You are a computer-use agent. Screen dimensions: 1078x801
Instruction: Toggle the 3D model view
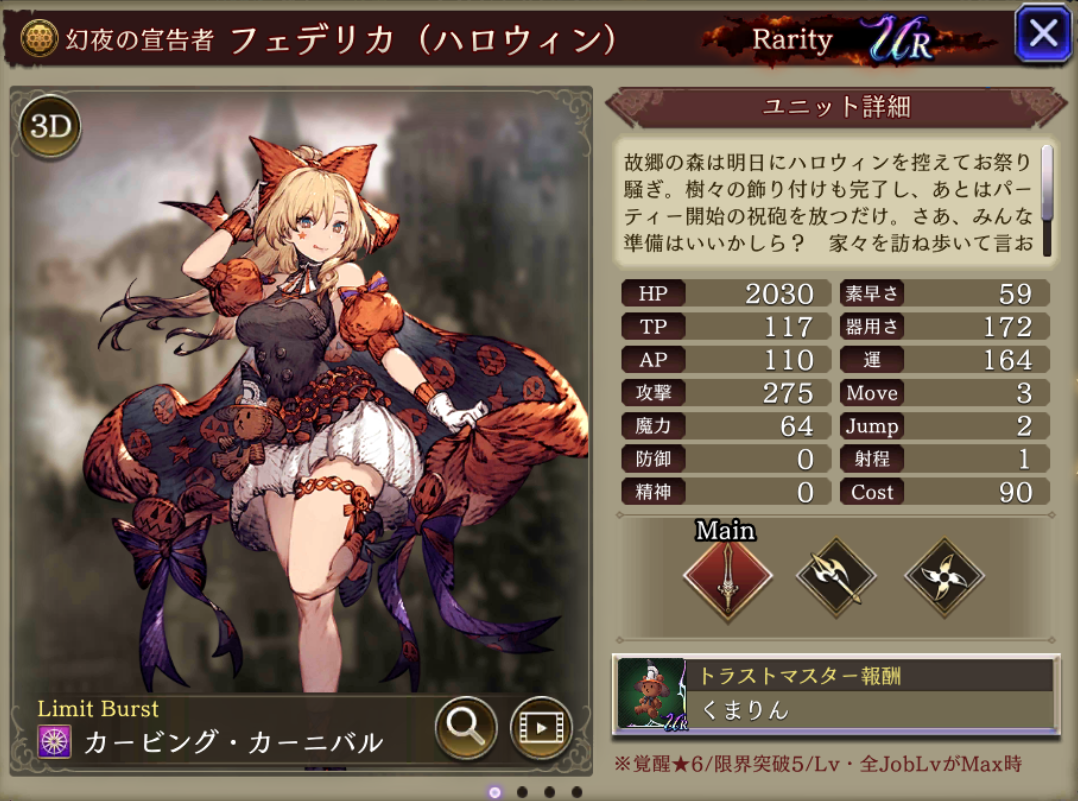pos(50,127)
